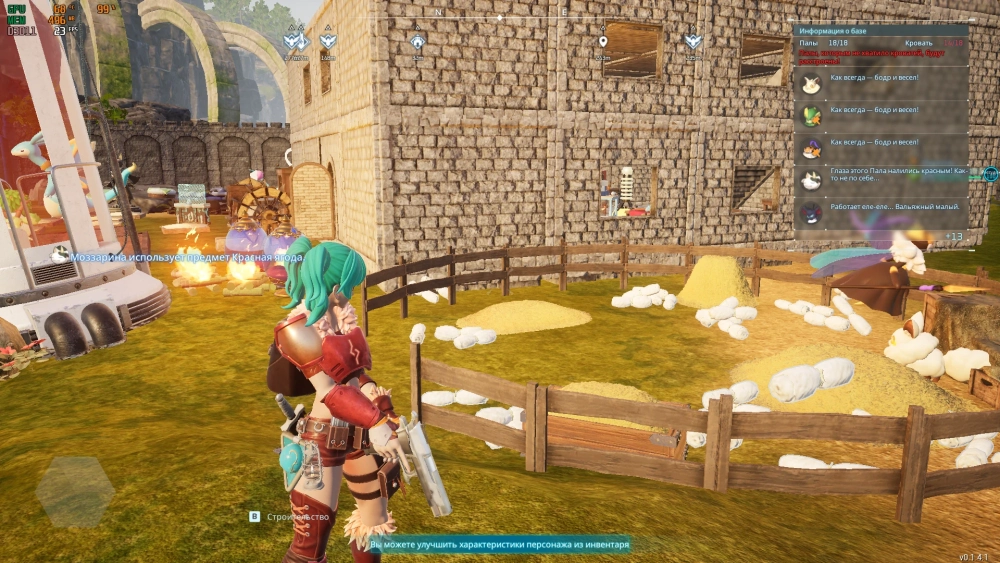Select the white location pin compass marker
The width and height of the screenshot is (1000, 563).
(602, 42)
